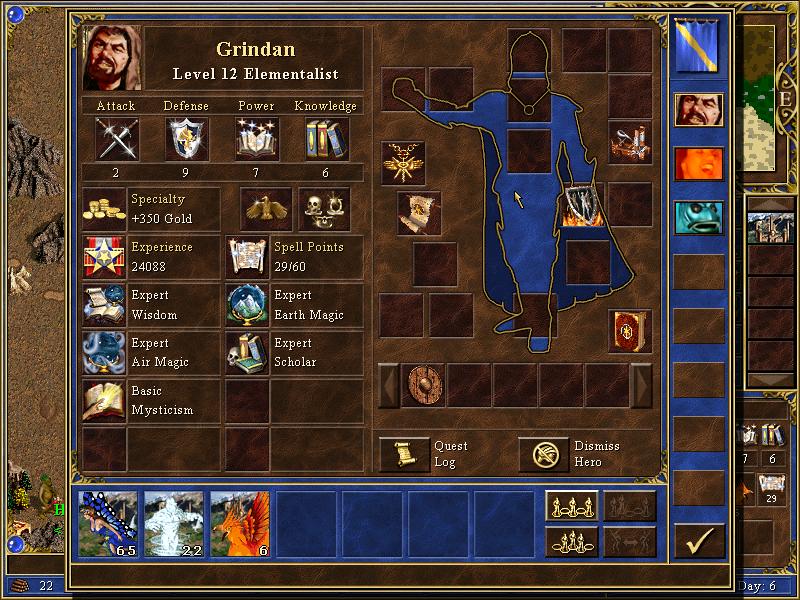Screen dimensions: 800x600
Task: Switch to the teal-faced hero portrait
Action: [699, 217]
